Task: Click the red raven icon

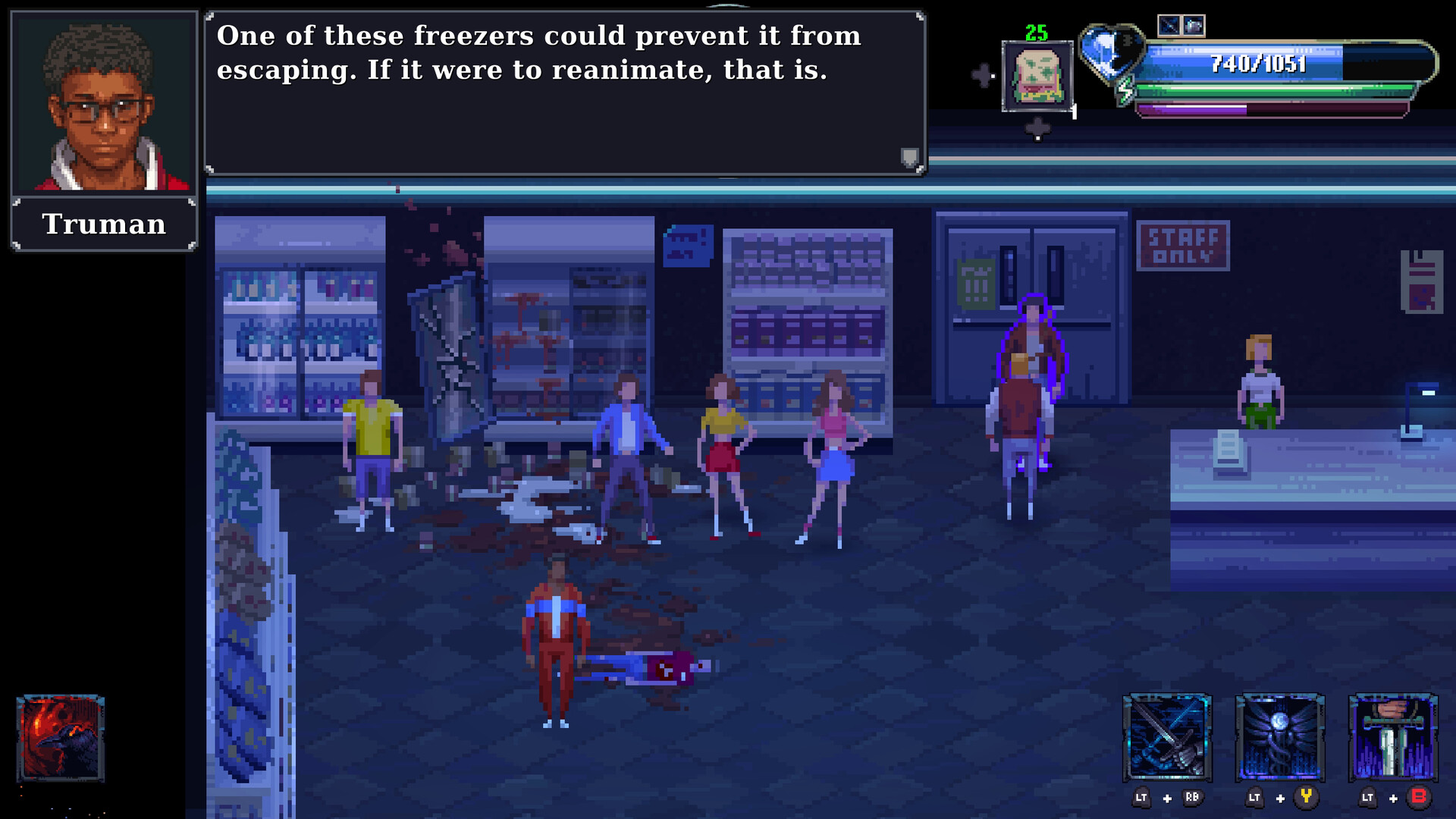Action: pos(60,738)
